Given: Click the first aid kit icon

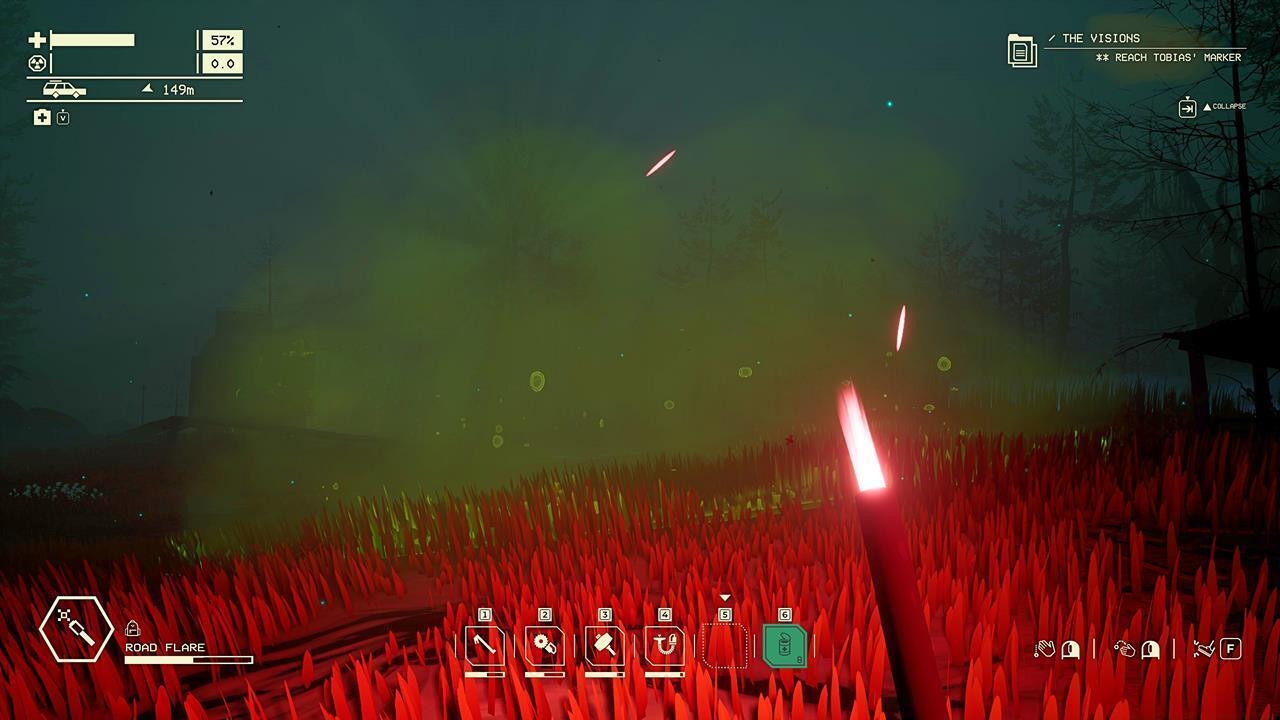Looking at the screenshot, I should coord(42,118).
